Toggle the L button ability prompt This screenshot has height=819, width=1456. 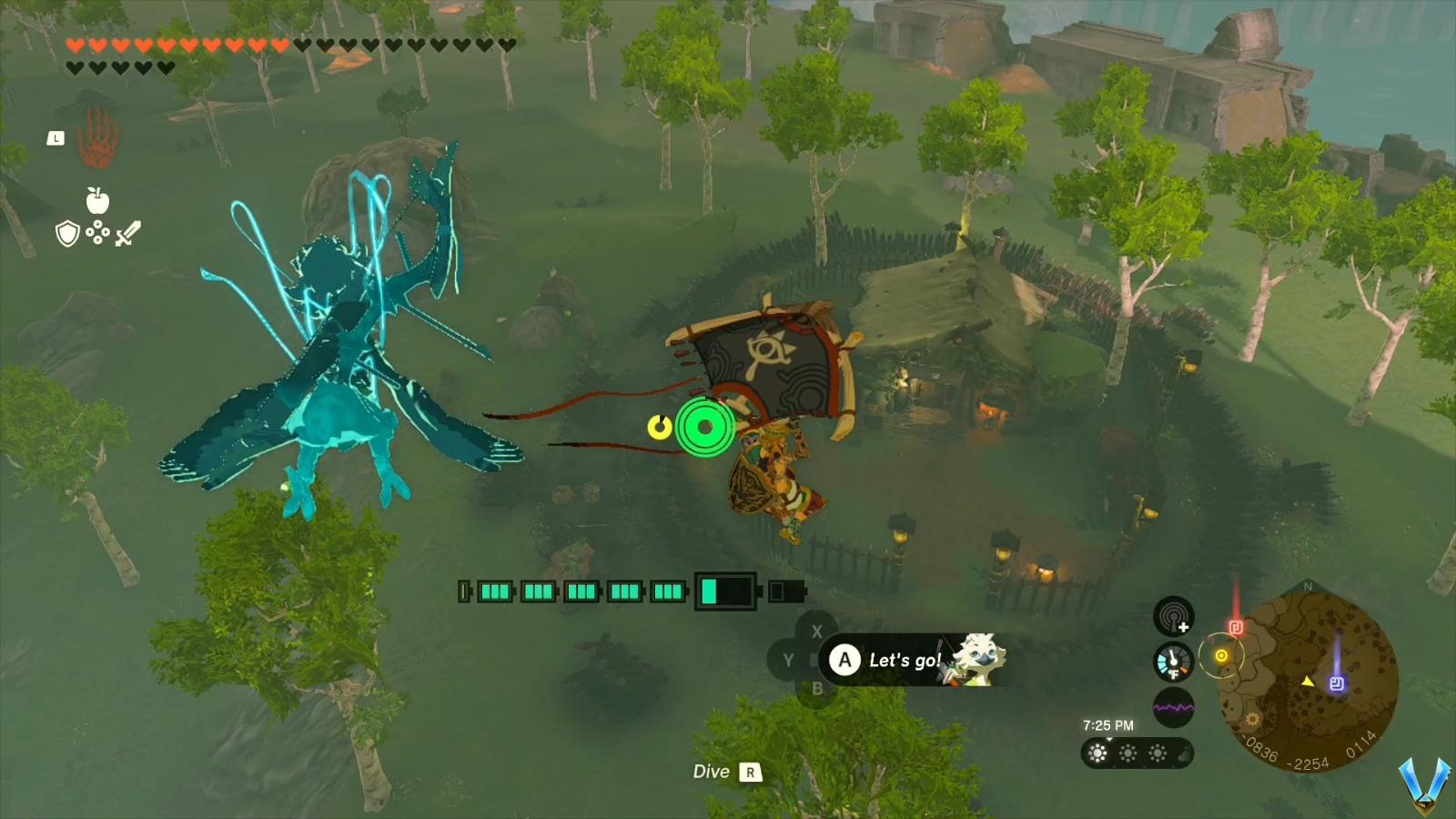[x=56, y=138]
